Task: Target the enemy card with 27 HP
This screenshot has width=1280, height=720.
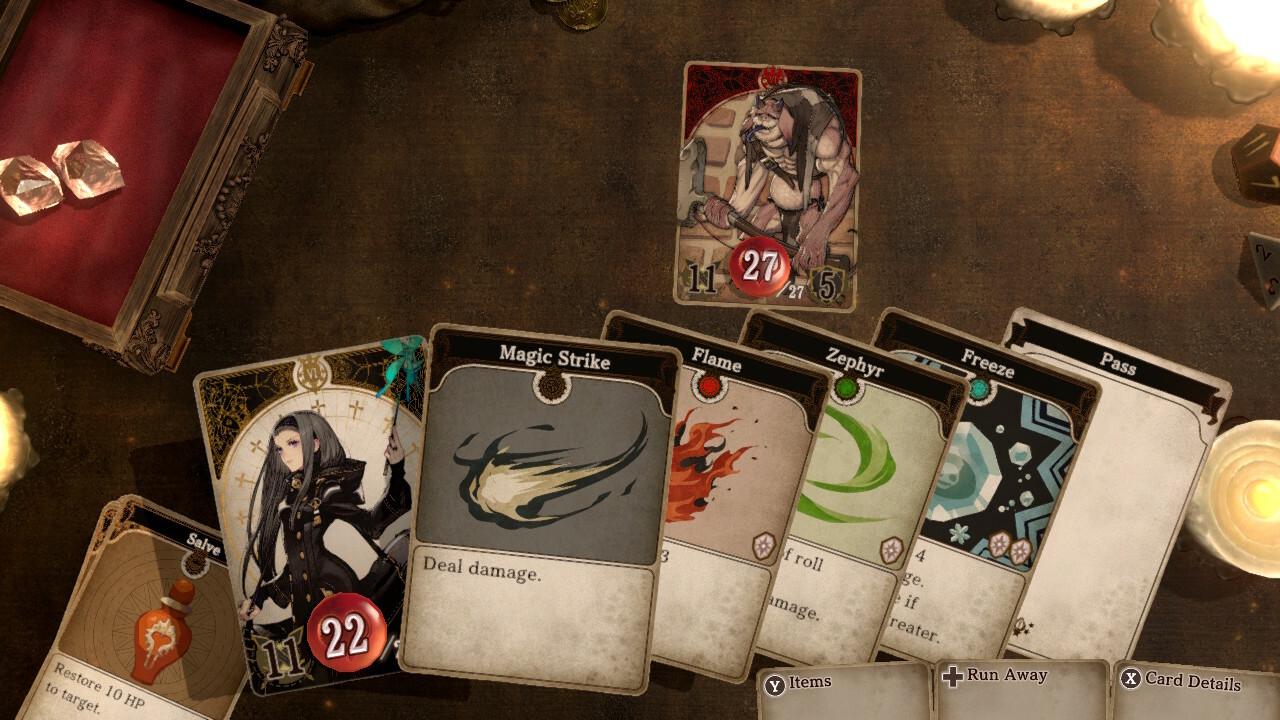Action: [x=769, y=187]
